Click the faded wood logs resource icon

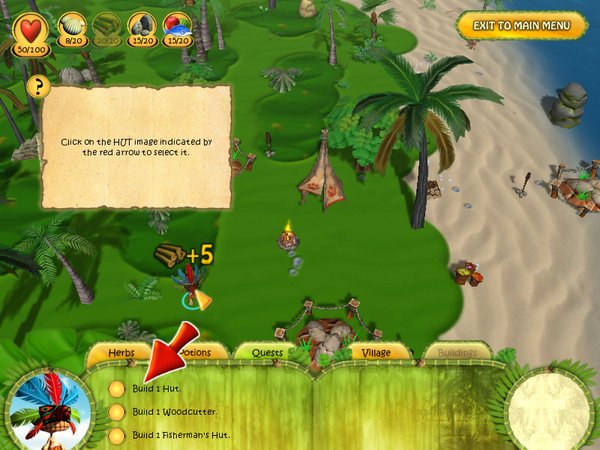tap(108, 25)
